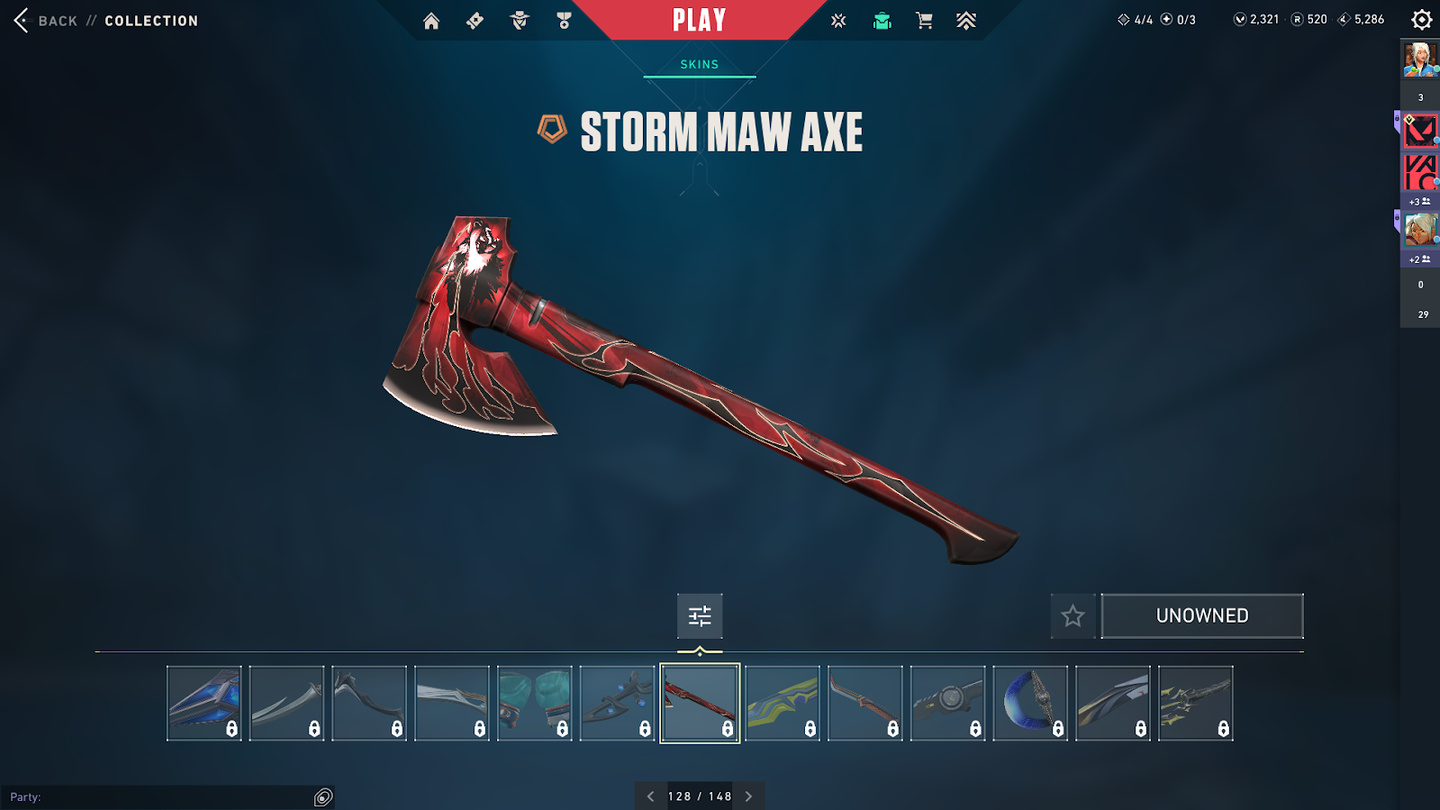This screenshot has height=810, width=1440.
Task: Click the red PLAY button
Action: coord(699,20)
